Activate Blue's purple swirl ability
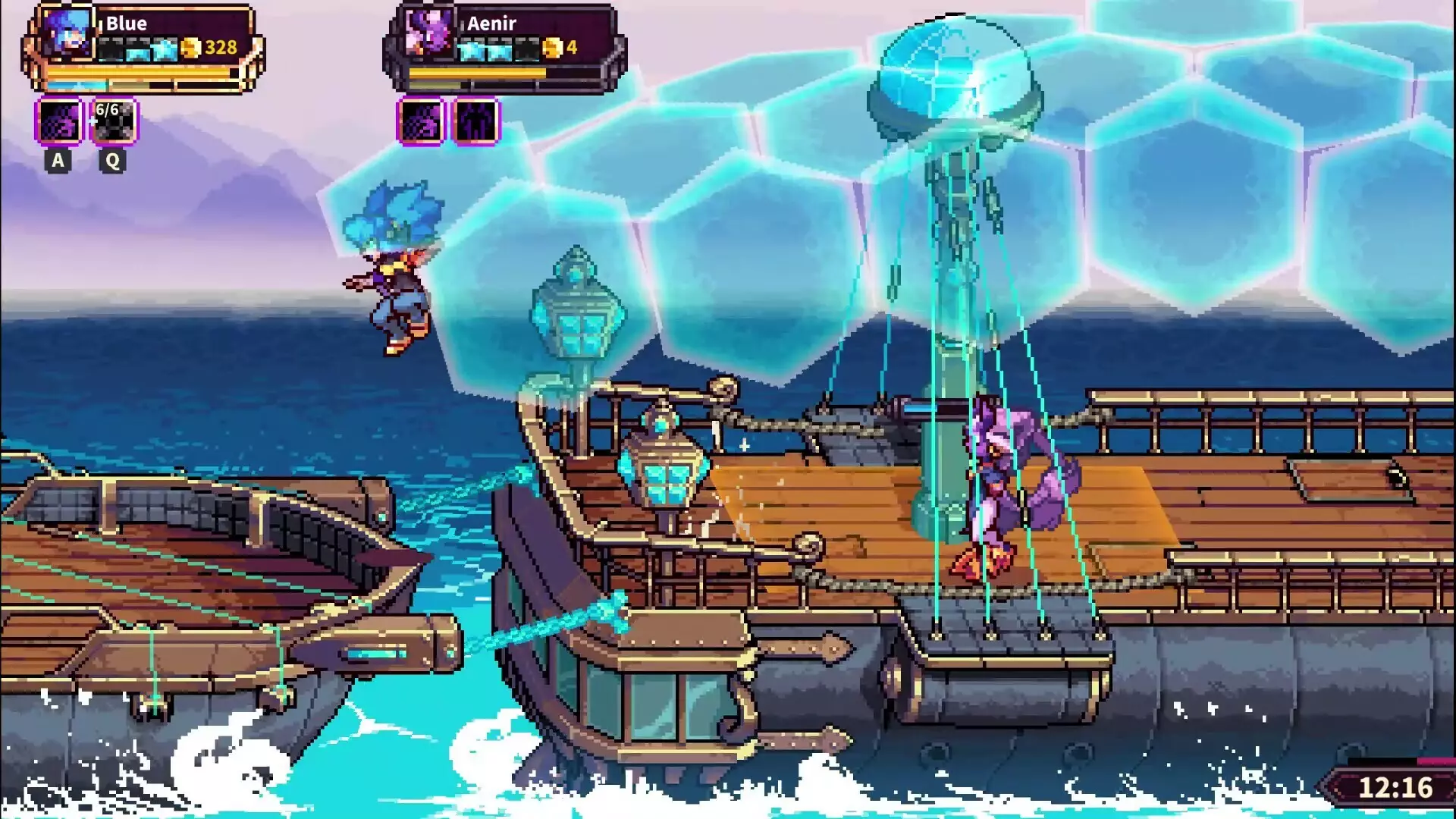This screenshot has height=819, width=1456. point(58,121)
